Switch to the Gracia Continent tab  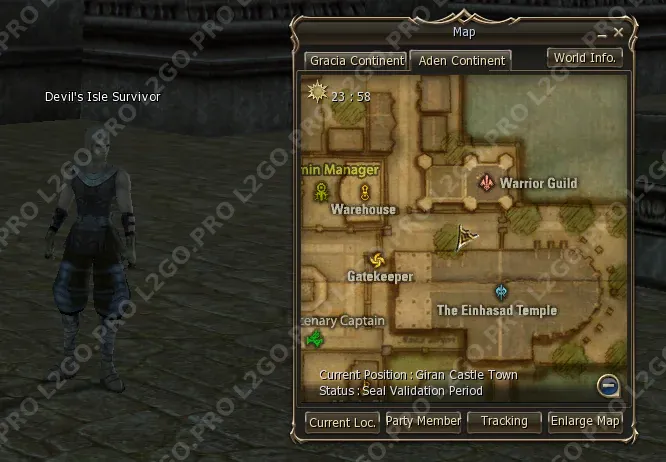357,61
